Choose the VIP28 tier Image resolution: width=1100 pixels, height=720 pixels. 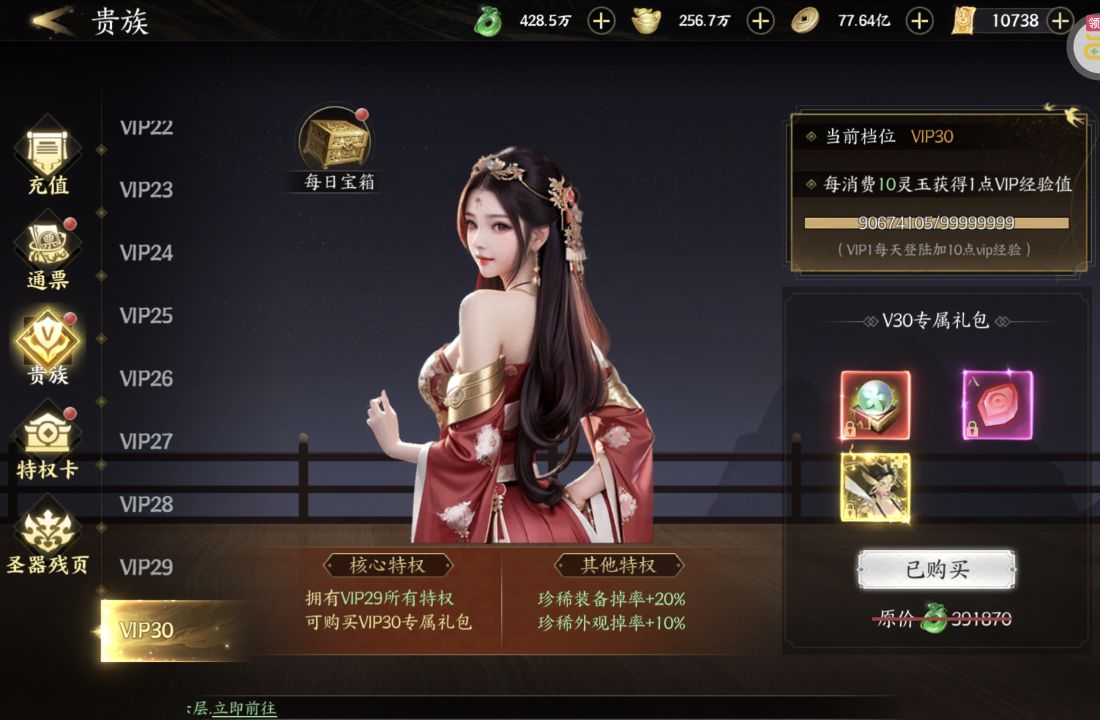click(x=147, y=504)
